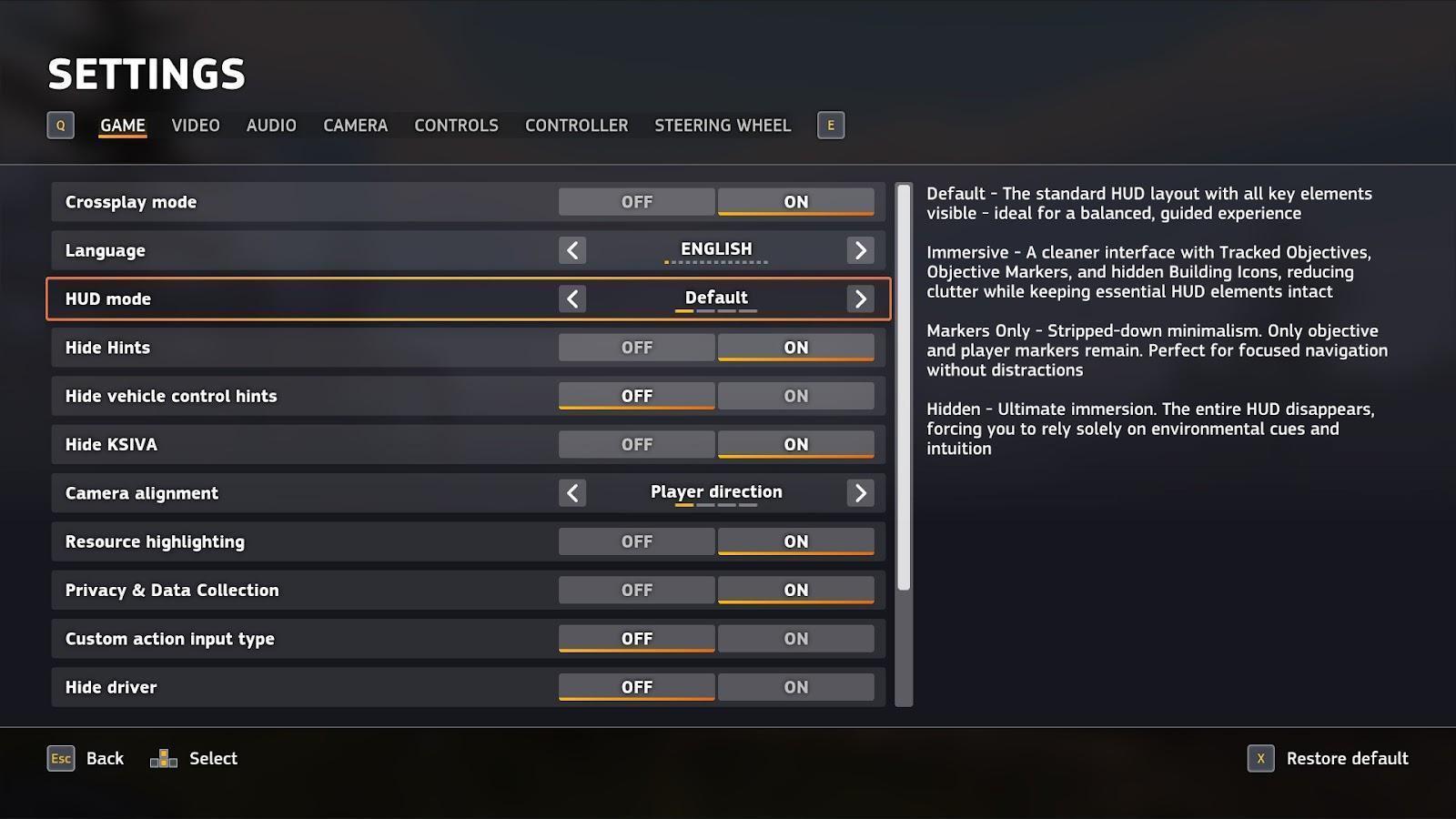Turn Crossplay mode OFF

pos(636,202)
